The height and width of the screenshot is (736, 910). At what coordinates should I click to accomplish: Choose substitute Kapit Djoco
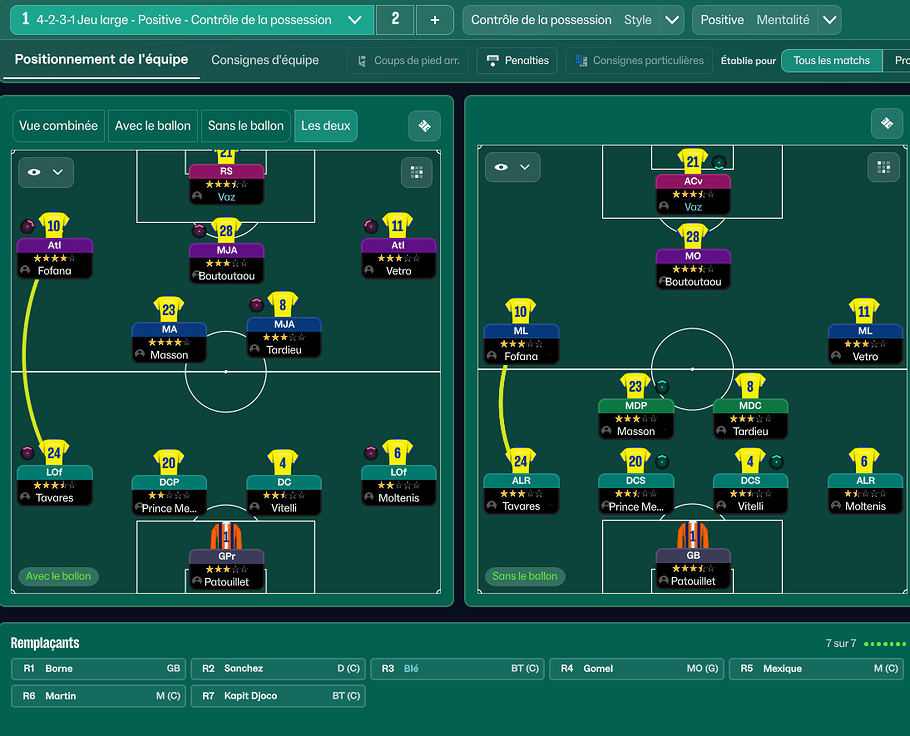tap(277, 696)
